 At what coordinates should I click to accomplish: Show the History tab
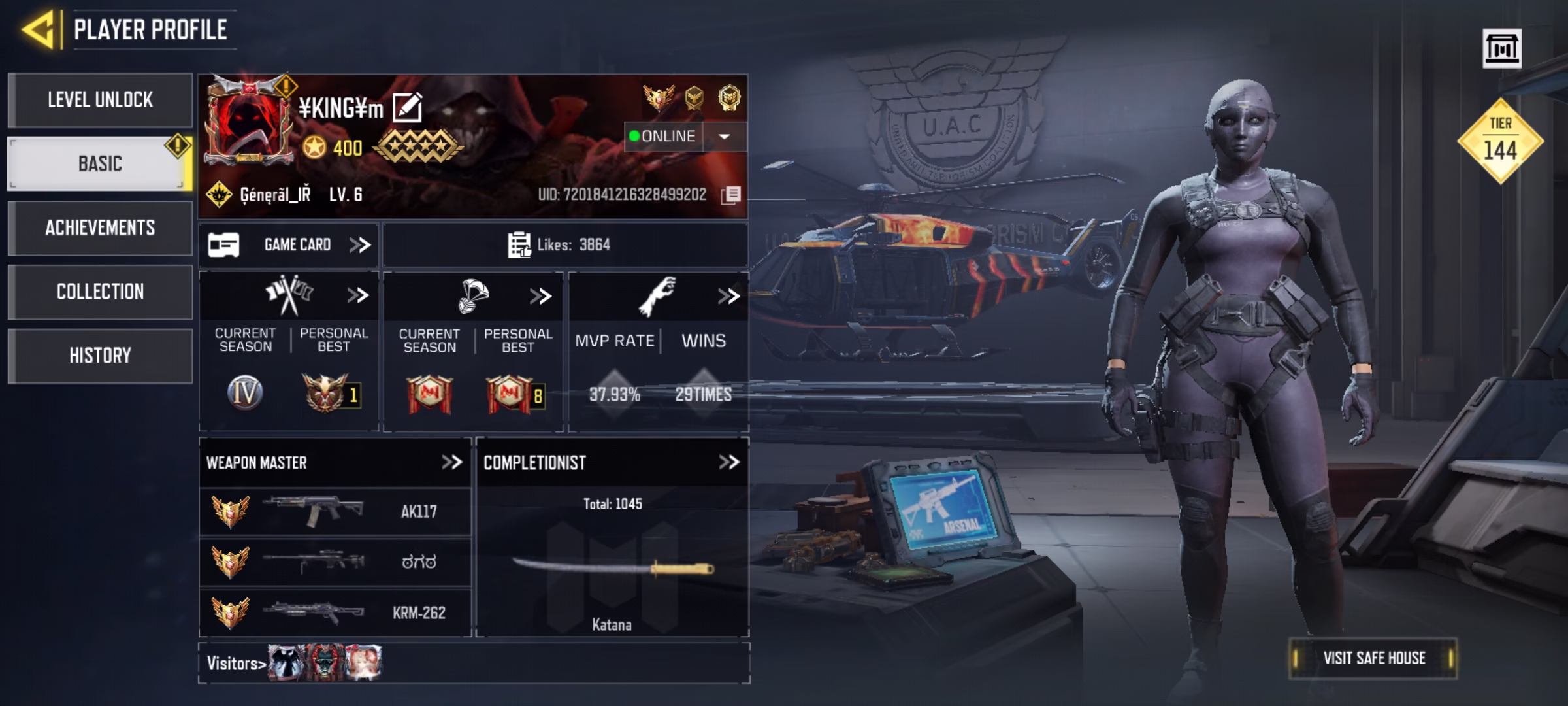point(100,356)
